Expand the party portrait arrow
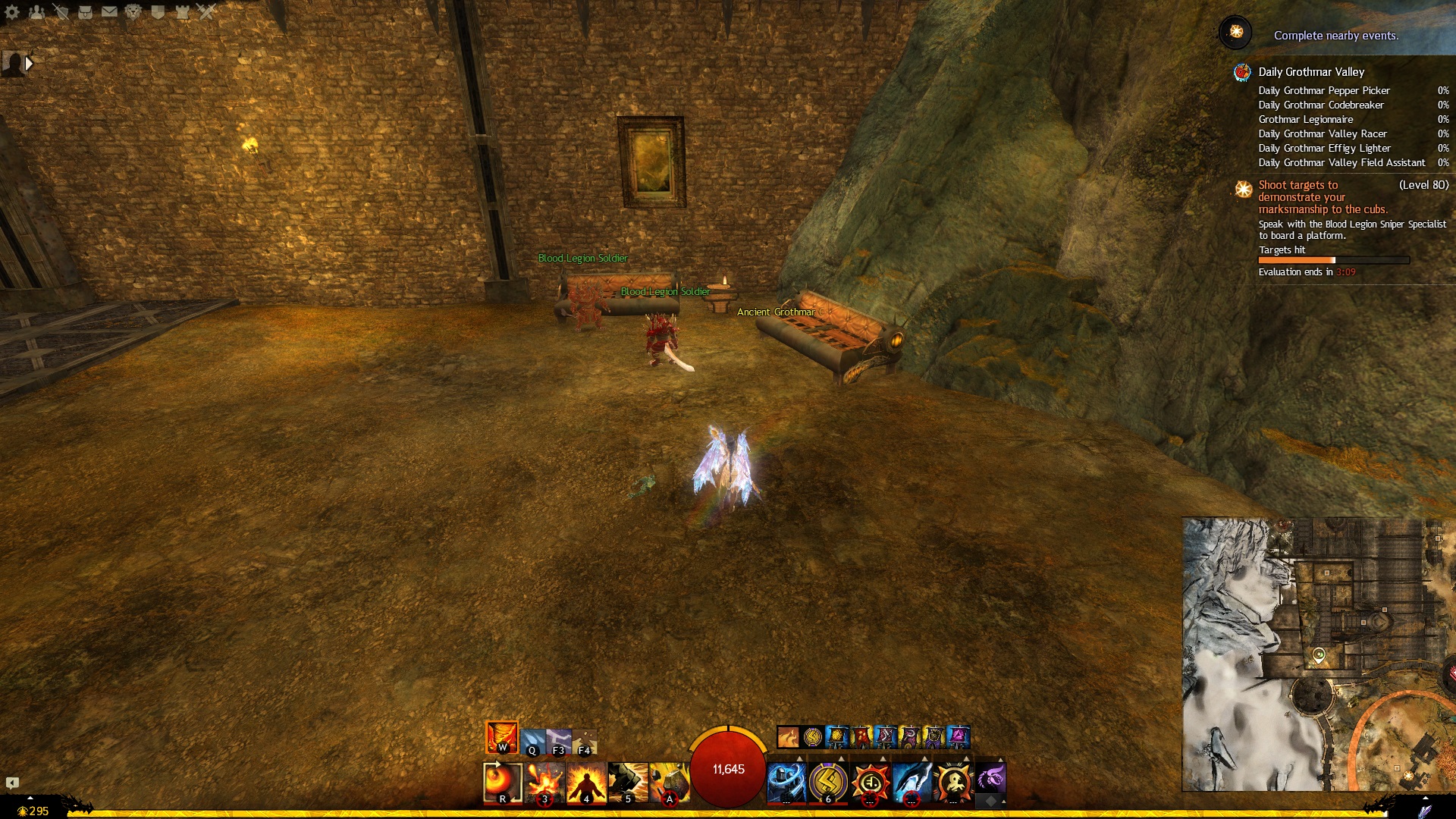This screenshot has width=1456, height=819. click(x=29, y=64)
